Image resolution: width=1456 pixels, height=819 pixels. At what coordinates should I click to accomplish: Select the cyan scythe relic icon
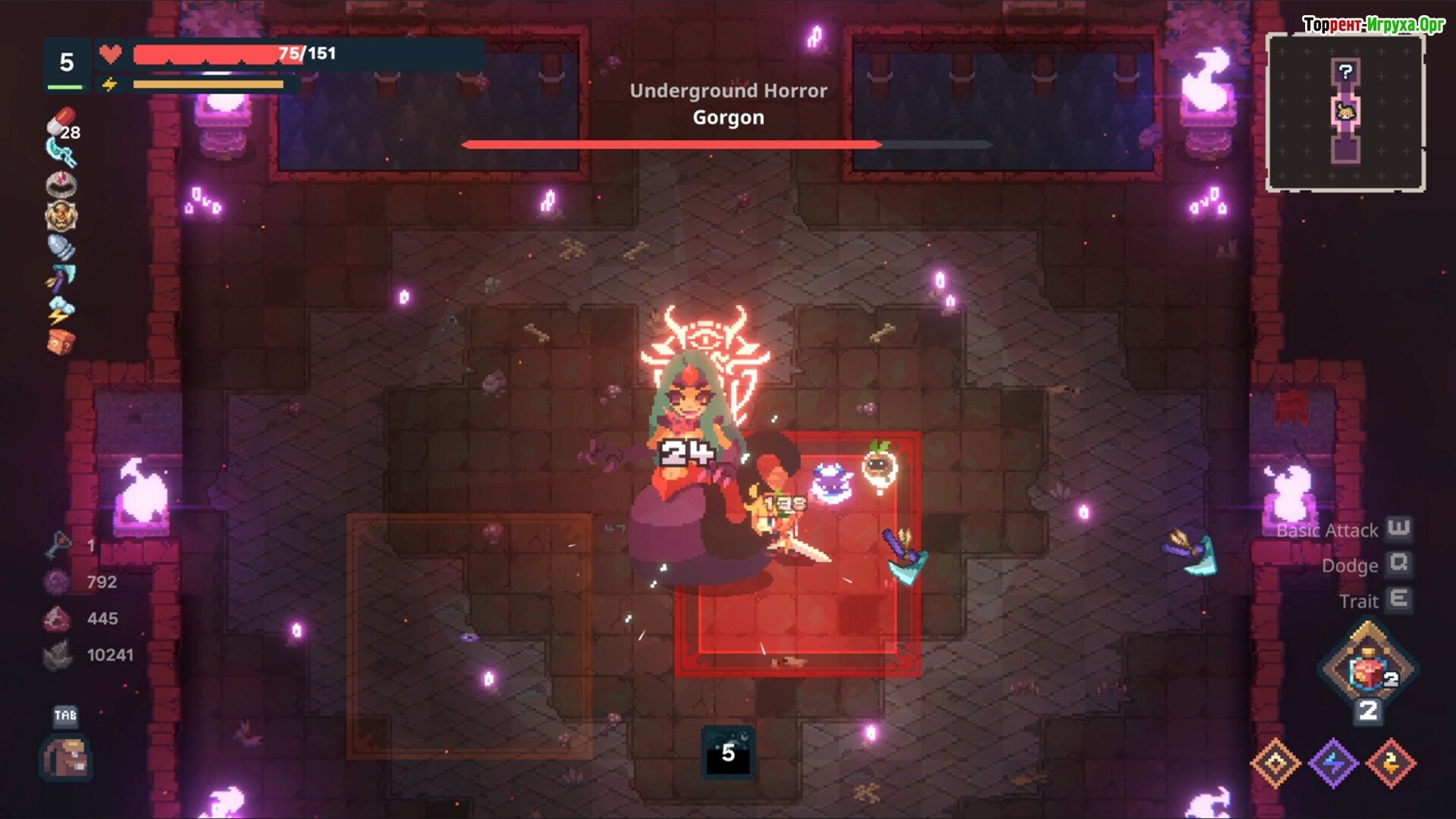click(61, 152)
